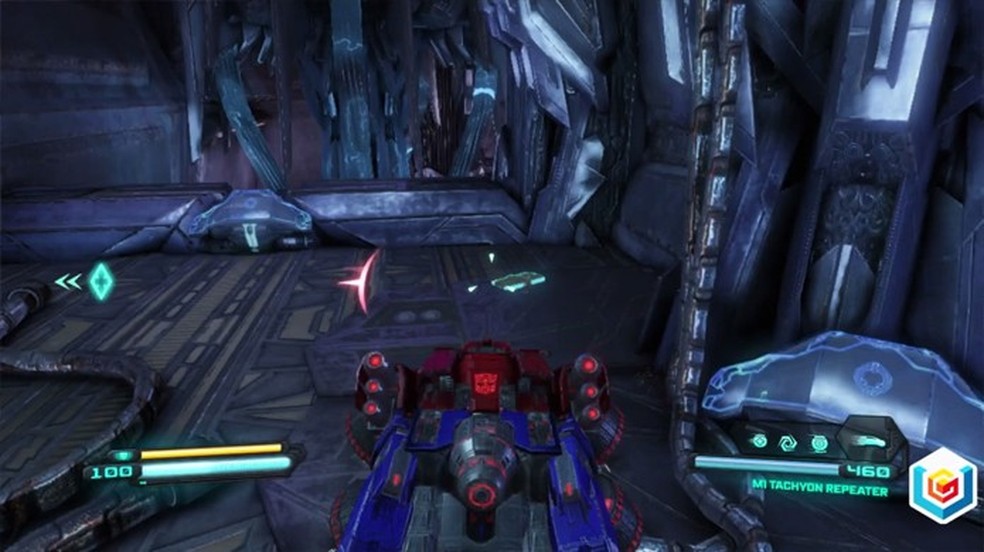Viewport: 984px width, 552px height.
Task: Activate the hexagon swirl ability icon
Action: 788,440
